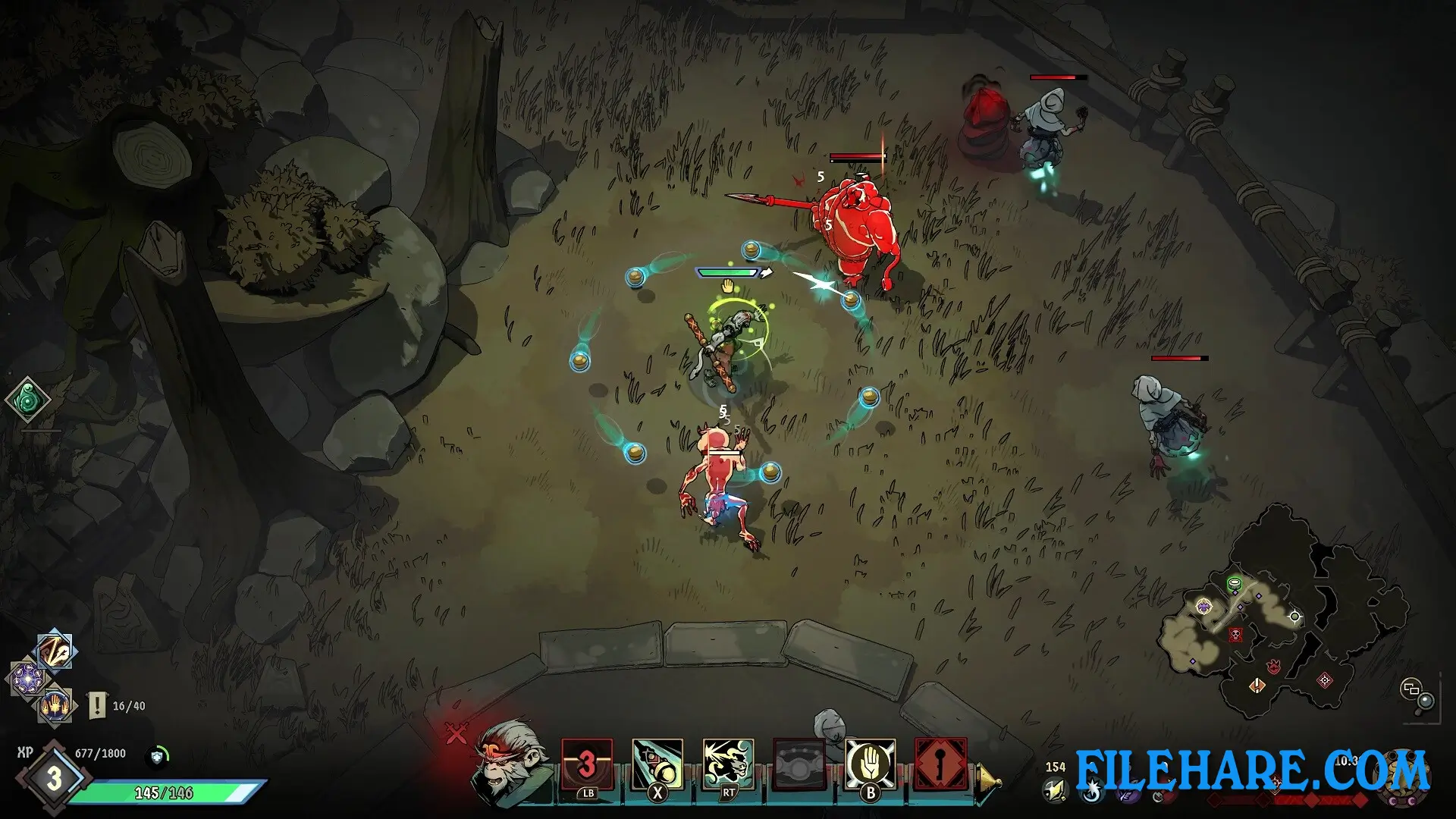
Task: Select the lightning staff buff icon
Action: [56, 651]
